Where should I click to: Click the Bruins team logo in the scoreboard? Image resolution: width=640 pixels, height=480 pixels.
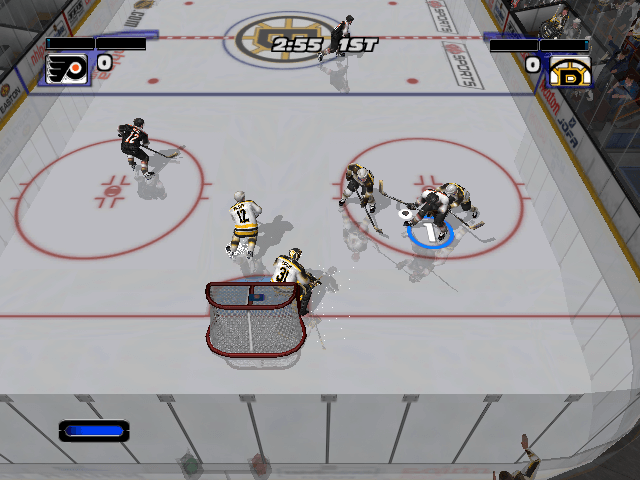568,69
